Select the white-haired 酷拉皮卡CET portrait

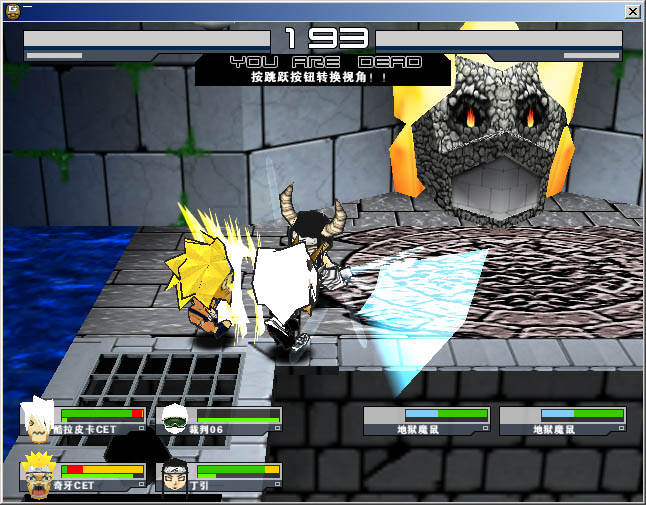[39, 423]
